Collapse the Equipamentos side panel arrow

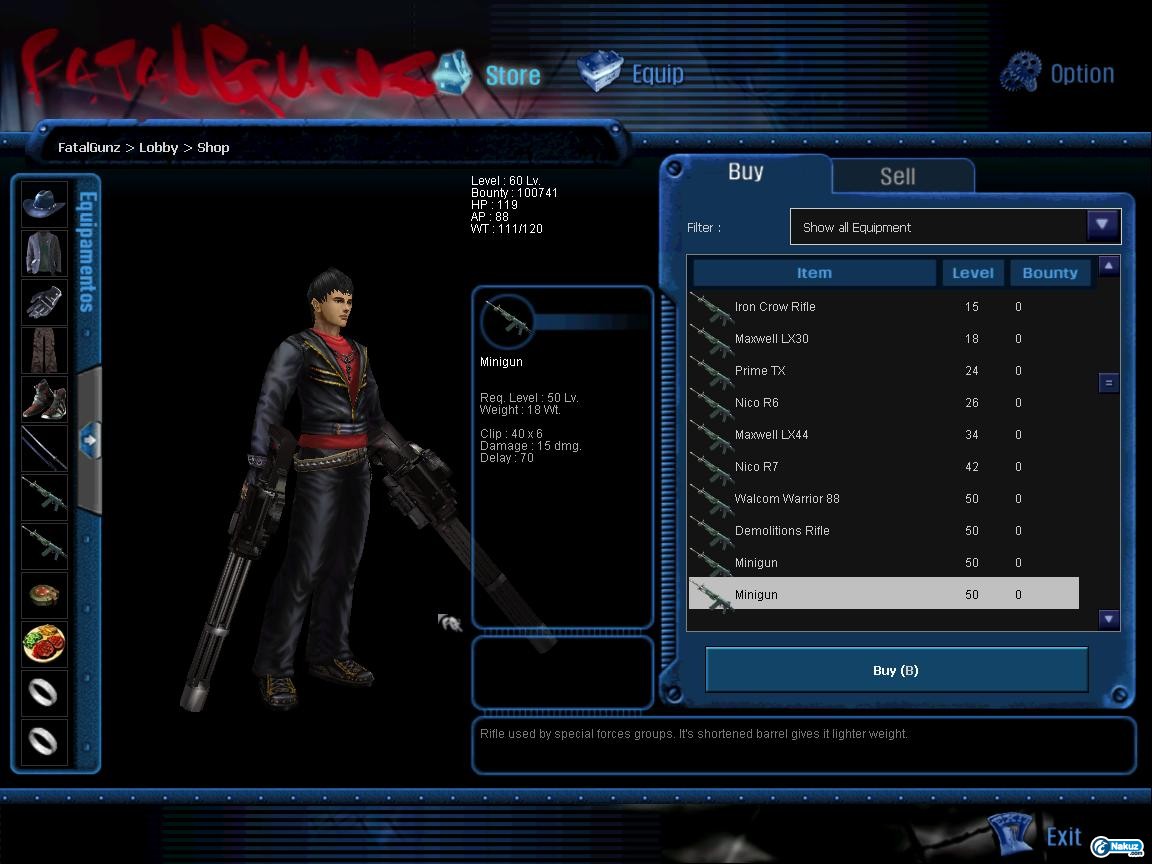click(89, 439)
